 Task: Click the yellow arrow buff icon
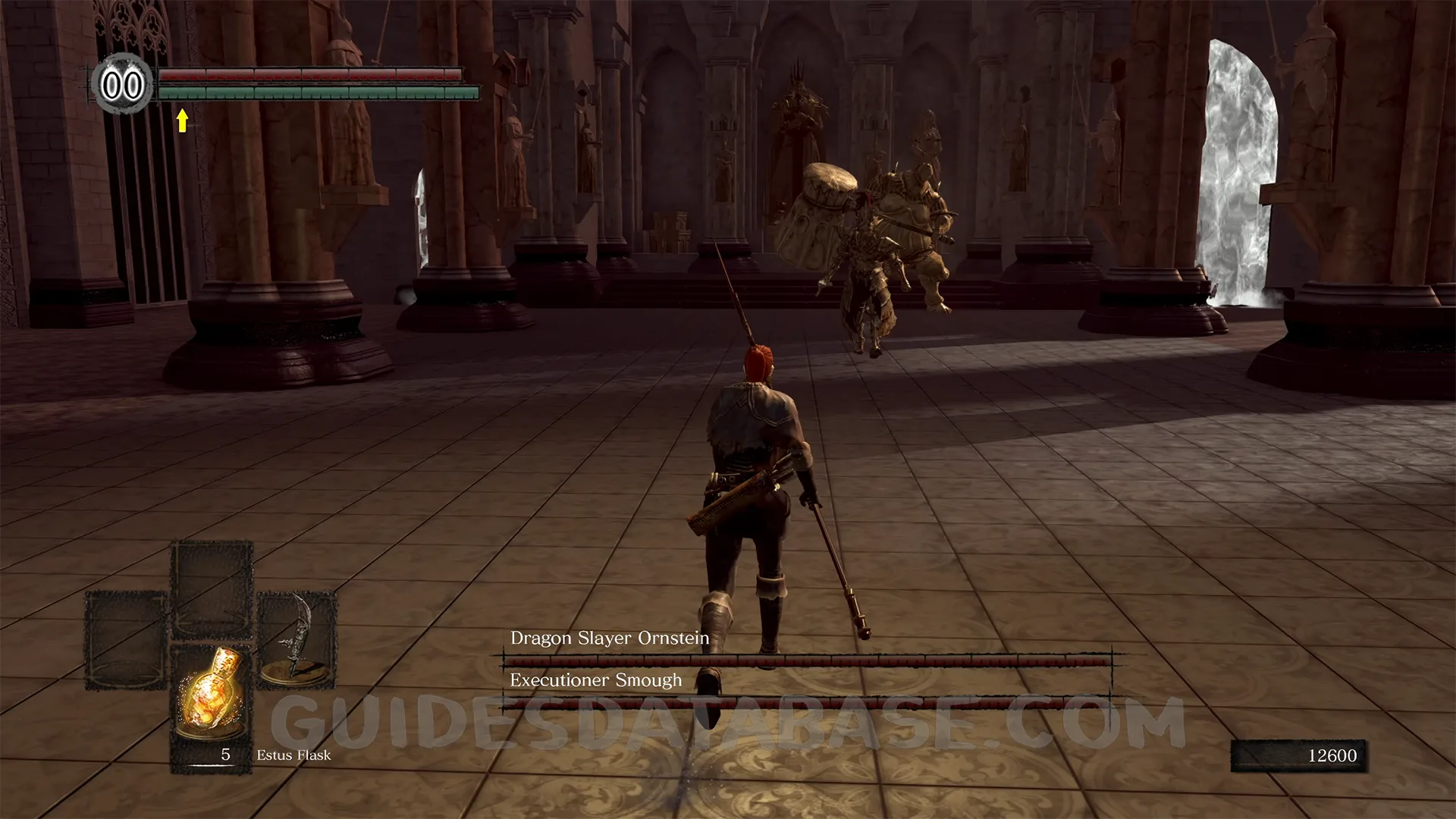click(182, 120)
